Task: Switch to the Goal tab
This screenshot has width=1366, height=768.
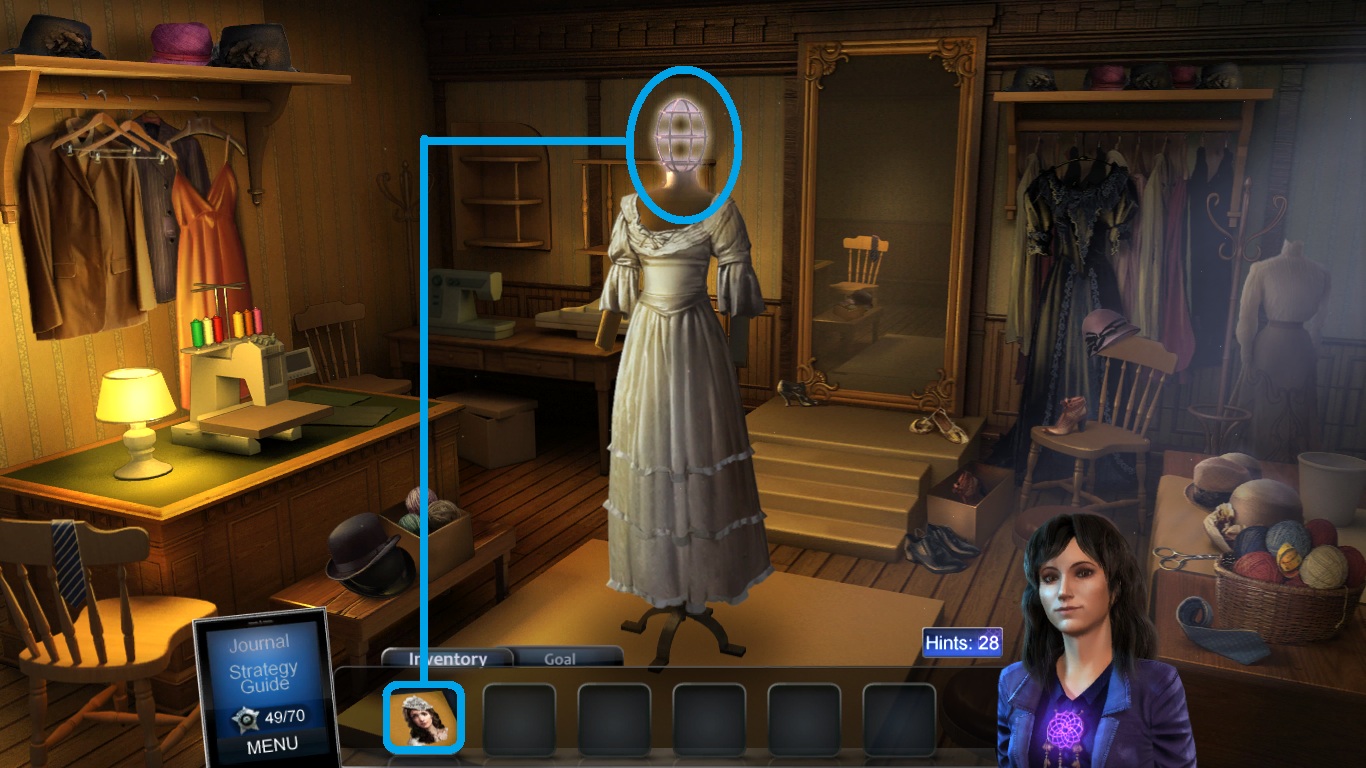Action: point(560,659)
